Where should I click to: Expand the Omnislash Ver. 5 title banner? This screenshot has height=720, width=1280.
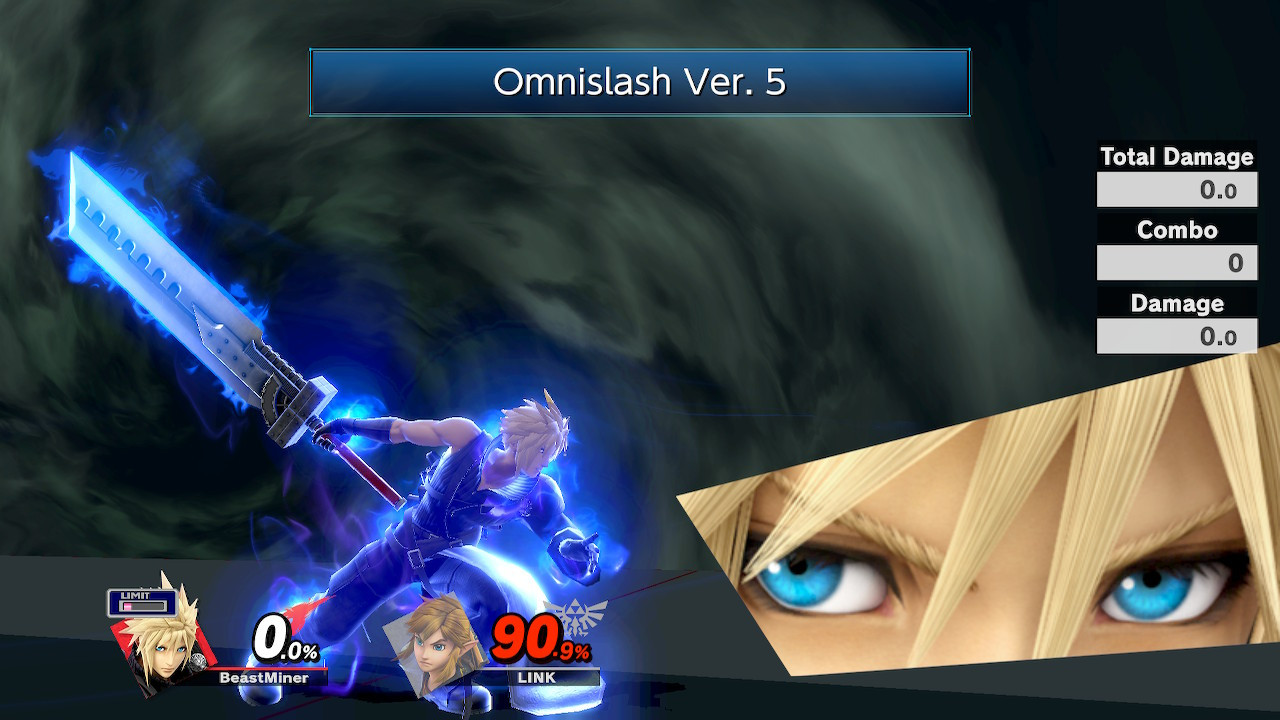pyautogui.click(x=640, y=83)
